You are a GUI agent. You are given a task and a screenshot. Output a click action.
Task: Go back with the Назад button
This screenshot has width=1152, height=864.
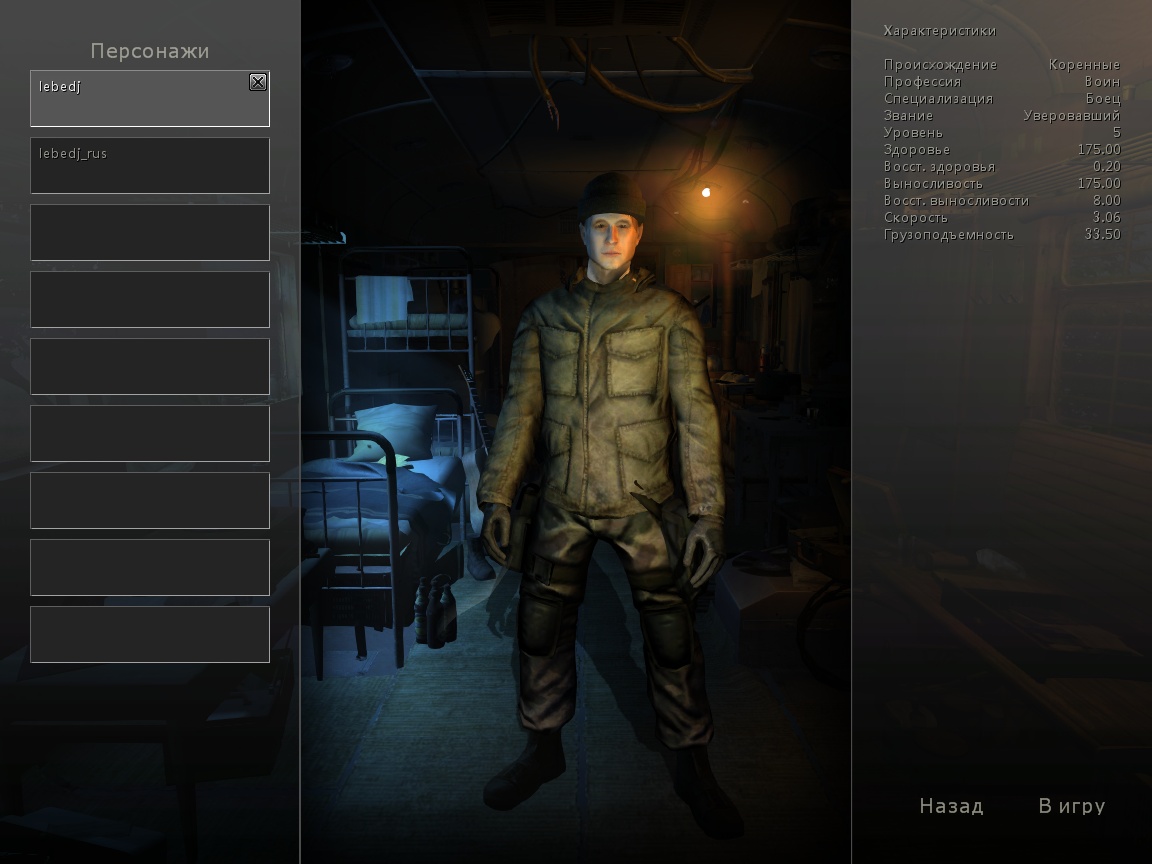tap(951, 806)
